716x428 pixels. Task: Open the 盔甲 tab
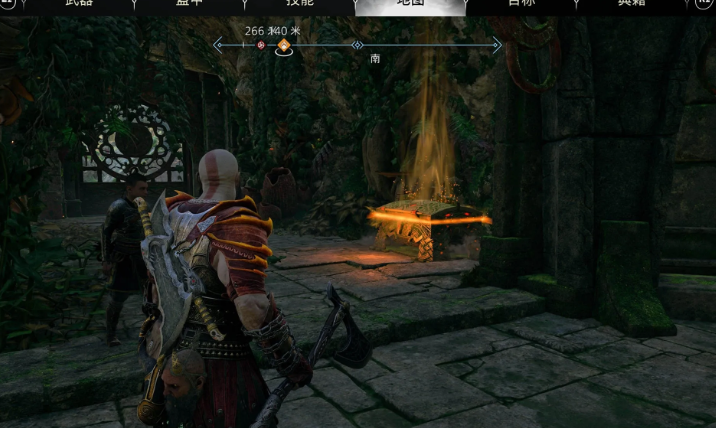pos(190,4)
